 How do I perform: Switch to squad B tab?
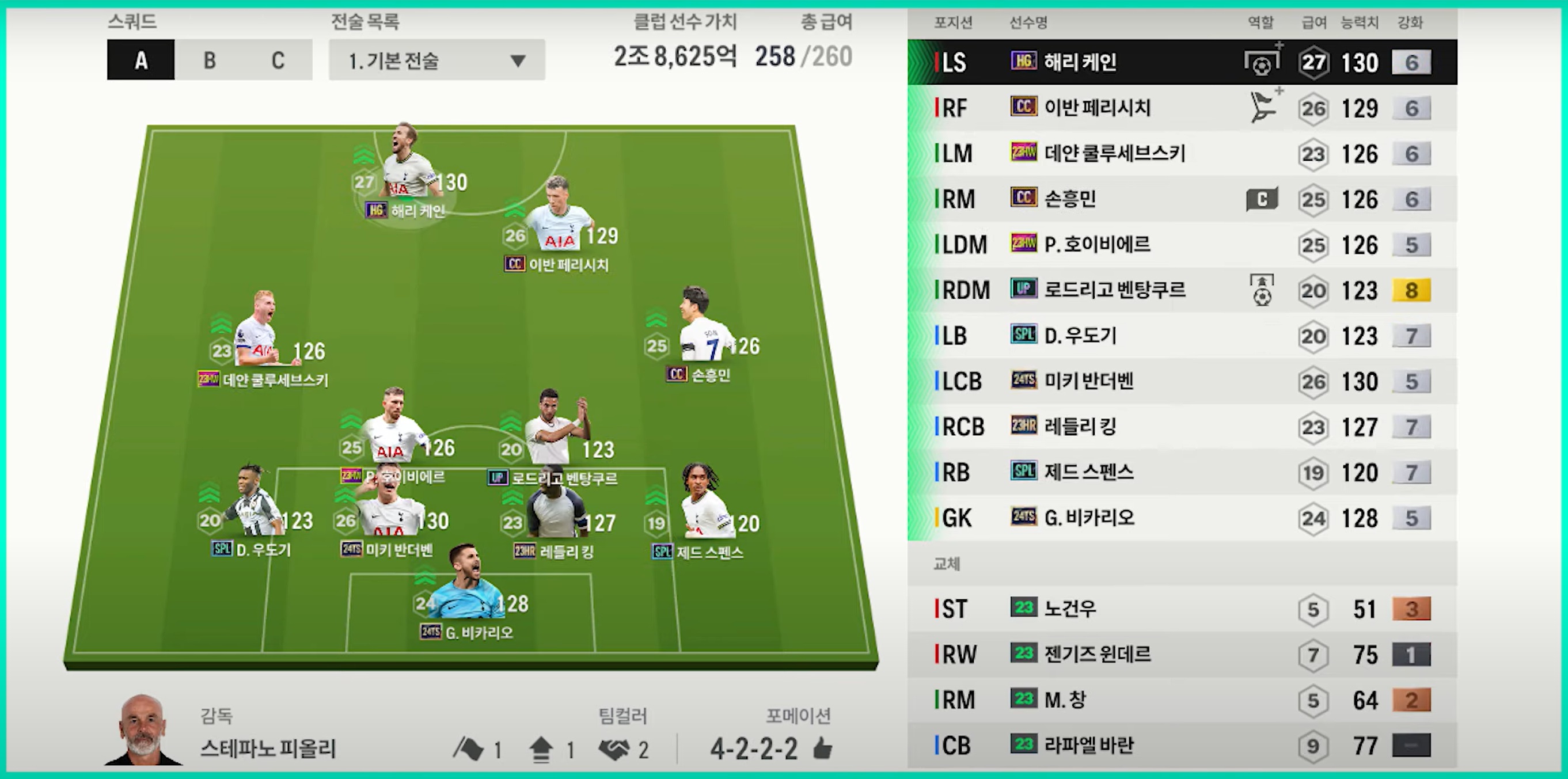point(209,60)
